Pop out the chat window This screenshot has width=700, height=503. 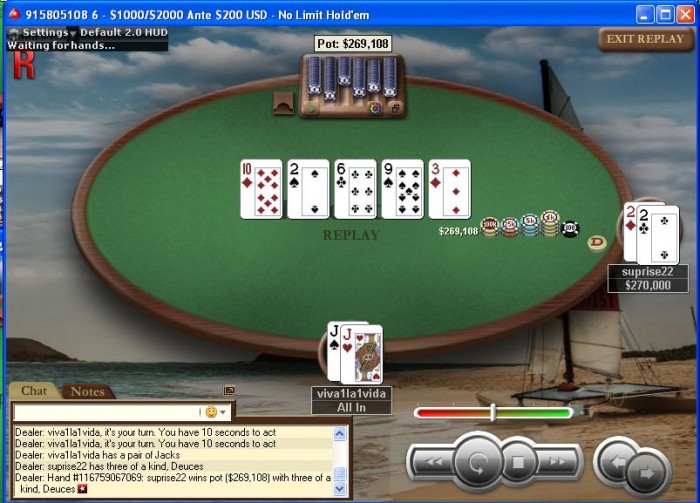[229, 391]
